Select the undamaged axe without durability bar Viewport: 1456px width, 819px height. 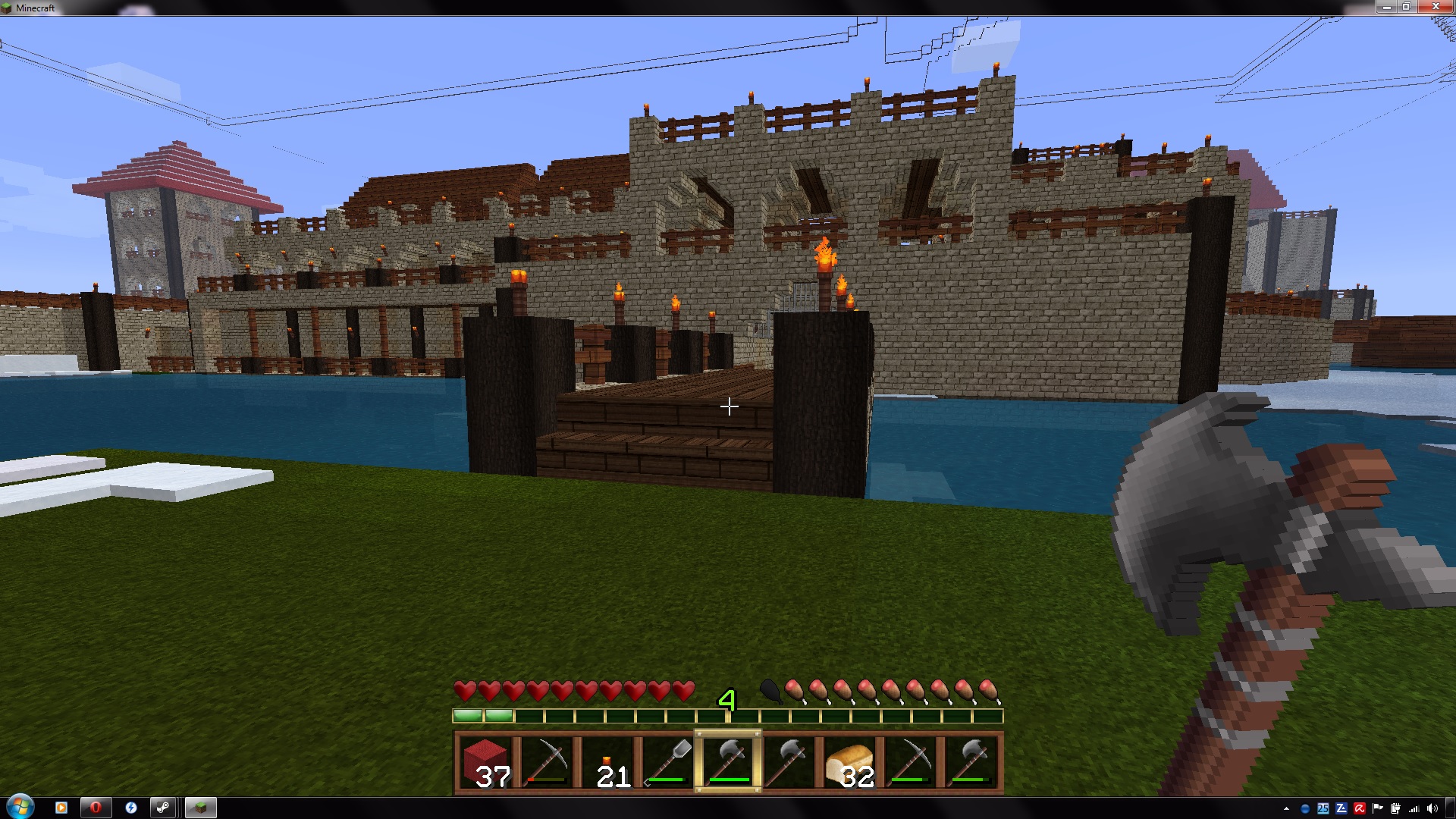(x=789, y=762)
